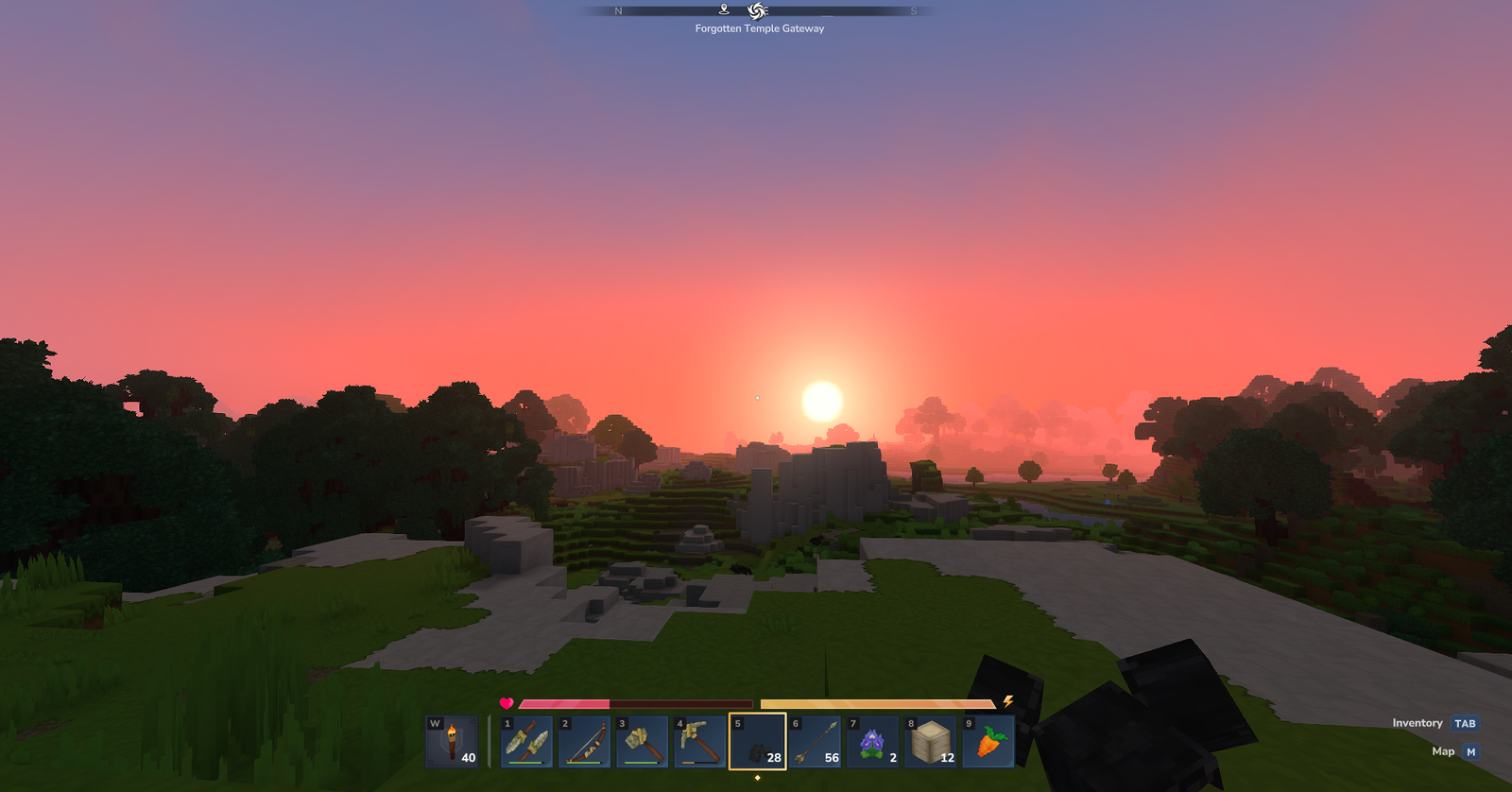
Task: Click the location pin marker on compass
Action: point(724,9)
